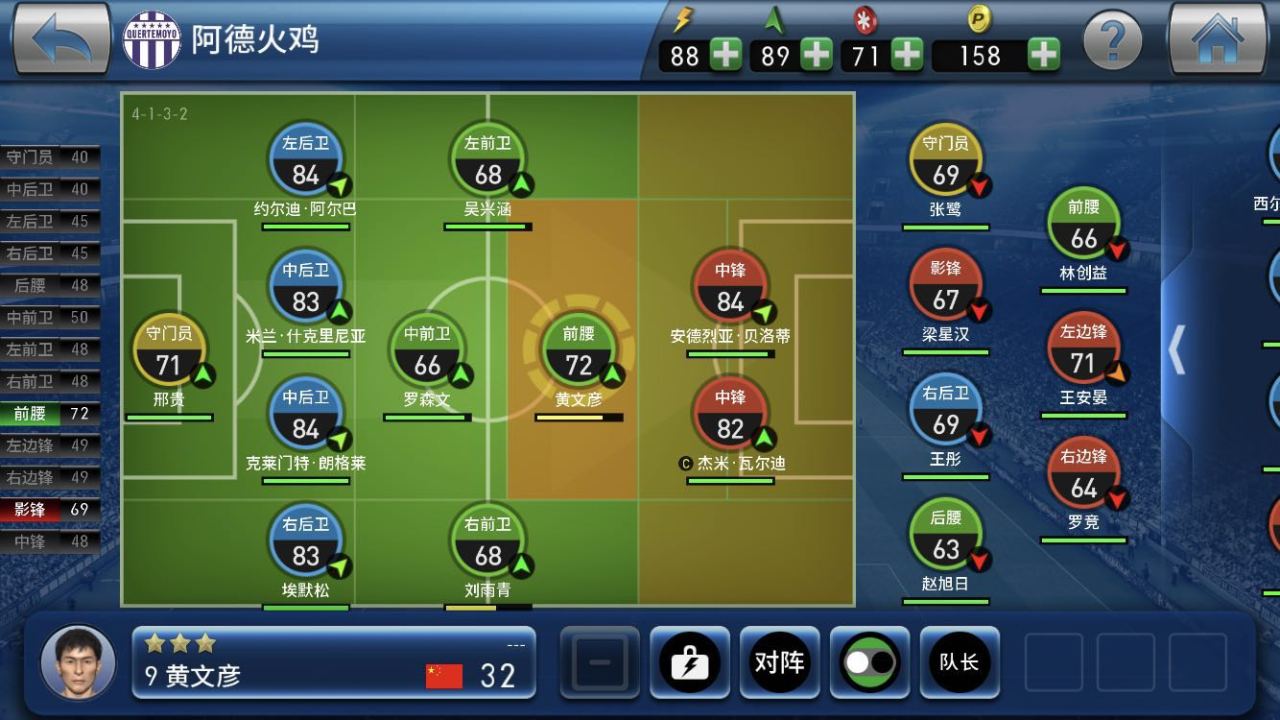Click the team crest QUERTEMOYO badge
1280x720 pixels.
[150, 41]
